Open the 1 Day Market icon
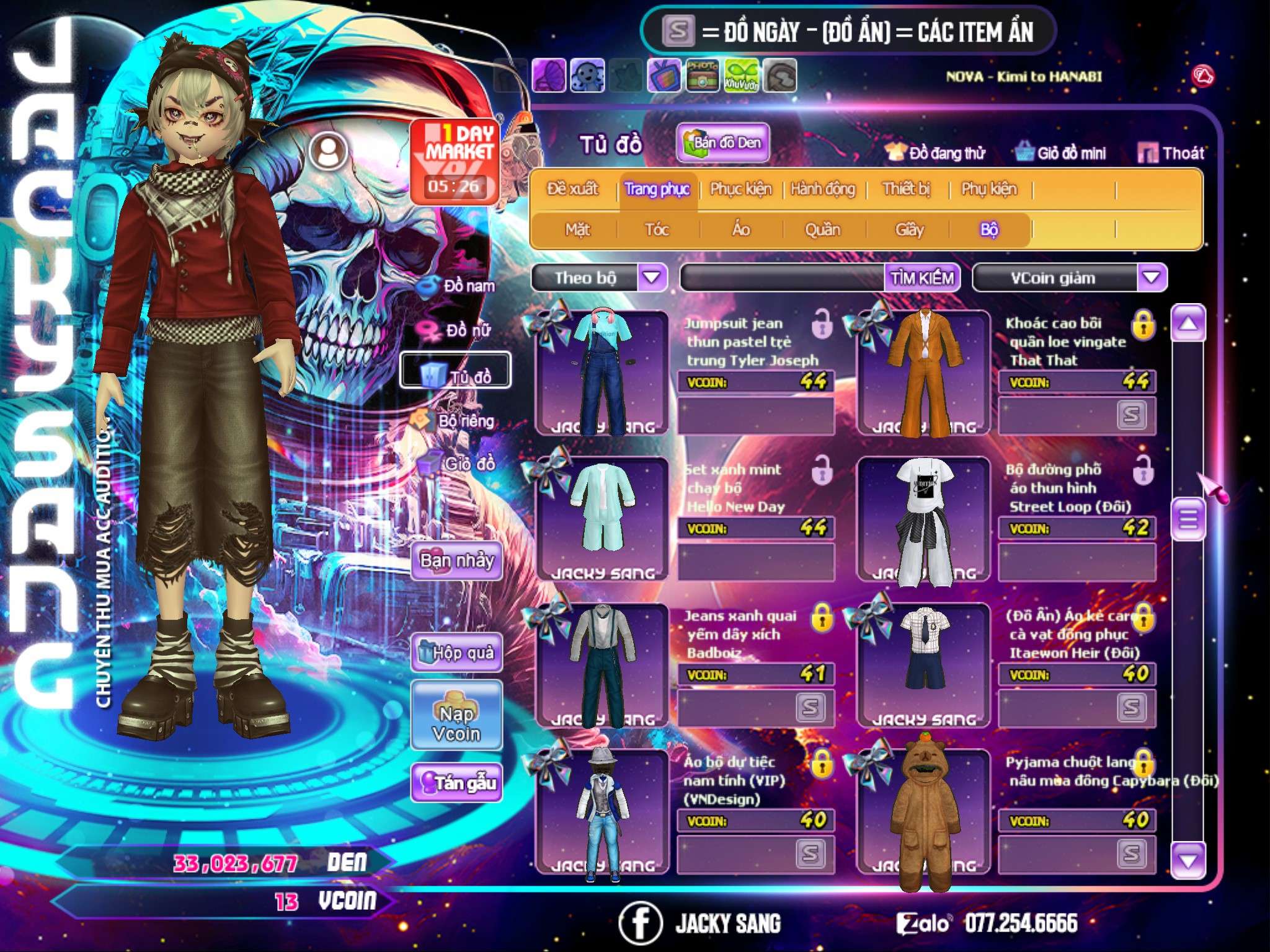1270x952 pixels. click(456, 160)
